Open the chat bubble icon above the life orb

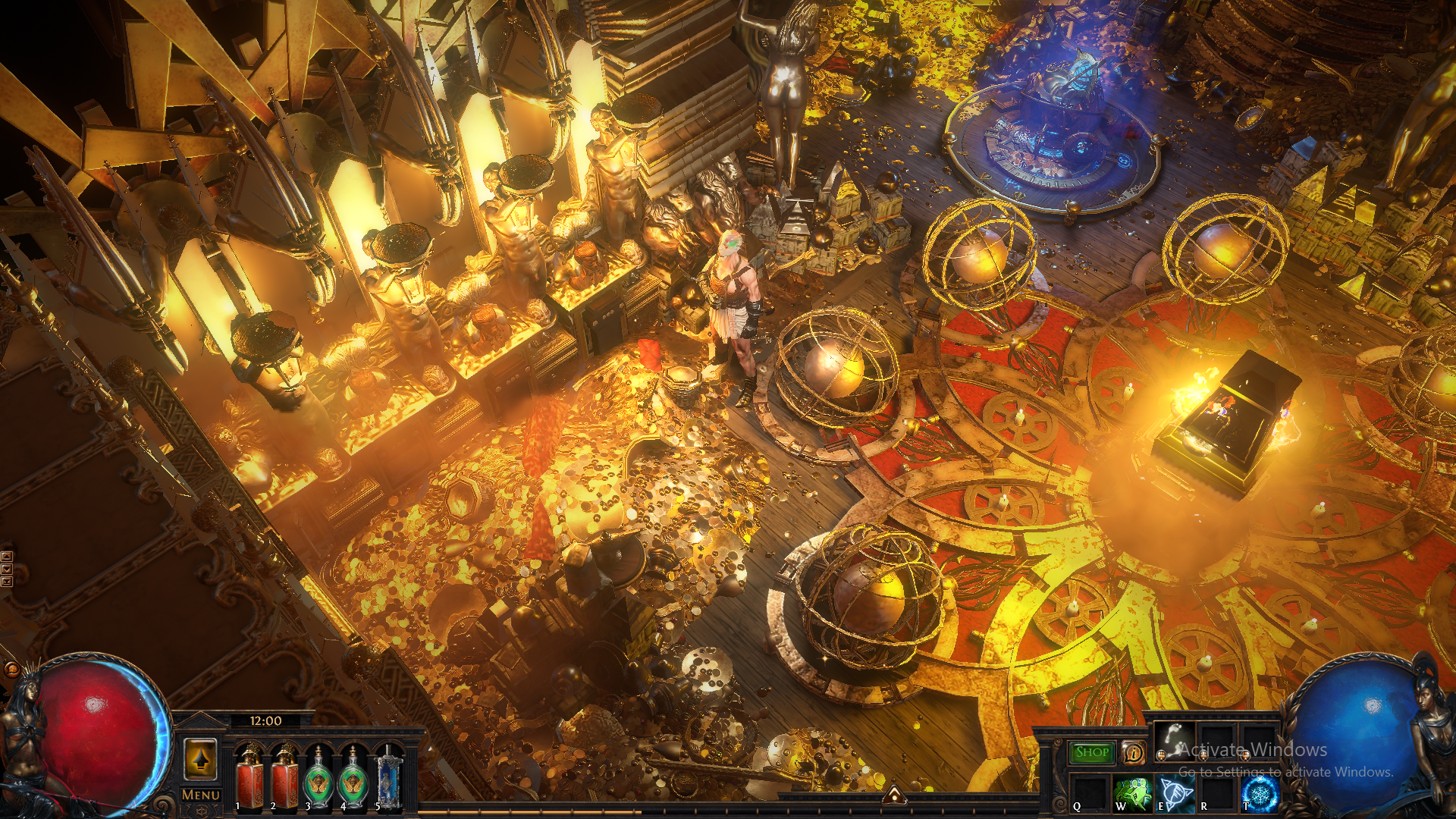click(12, 670)
